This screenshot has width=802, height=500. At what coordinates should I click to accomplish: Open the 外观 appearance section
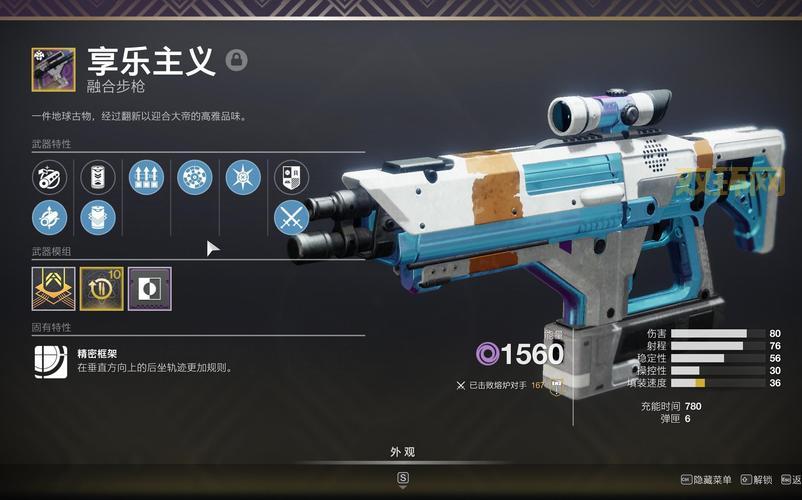pos(402,452)
